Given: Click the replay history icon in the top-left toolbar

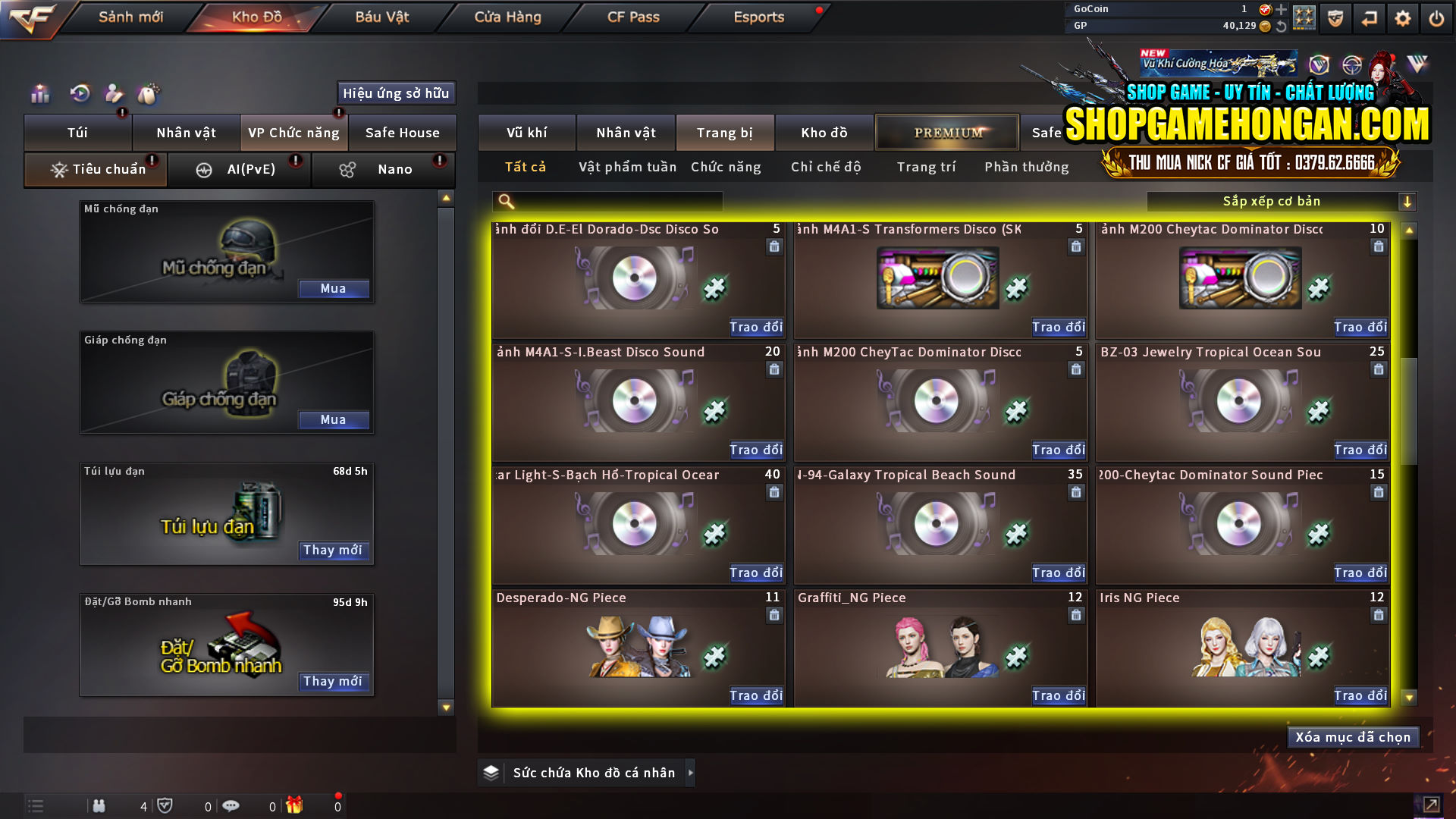Looking at the screenshot, I should [x=79, y=94].
